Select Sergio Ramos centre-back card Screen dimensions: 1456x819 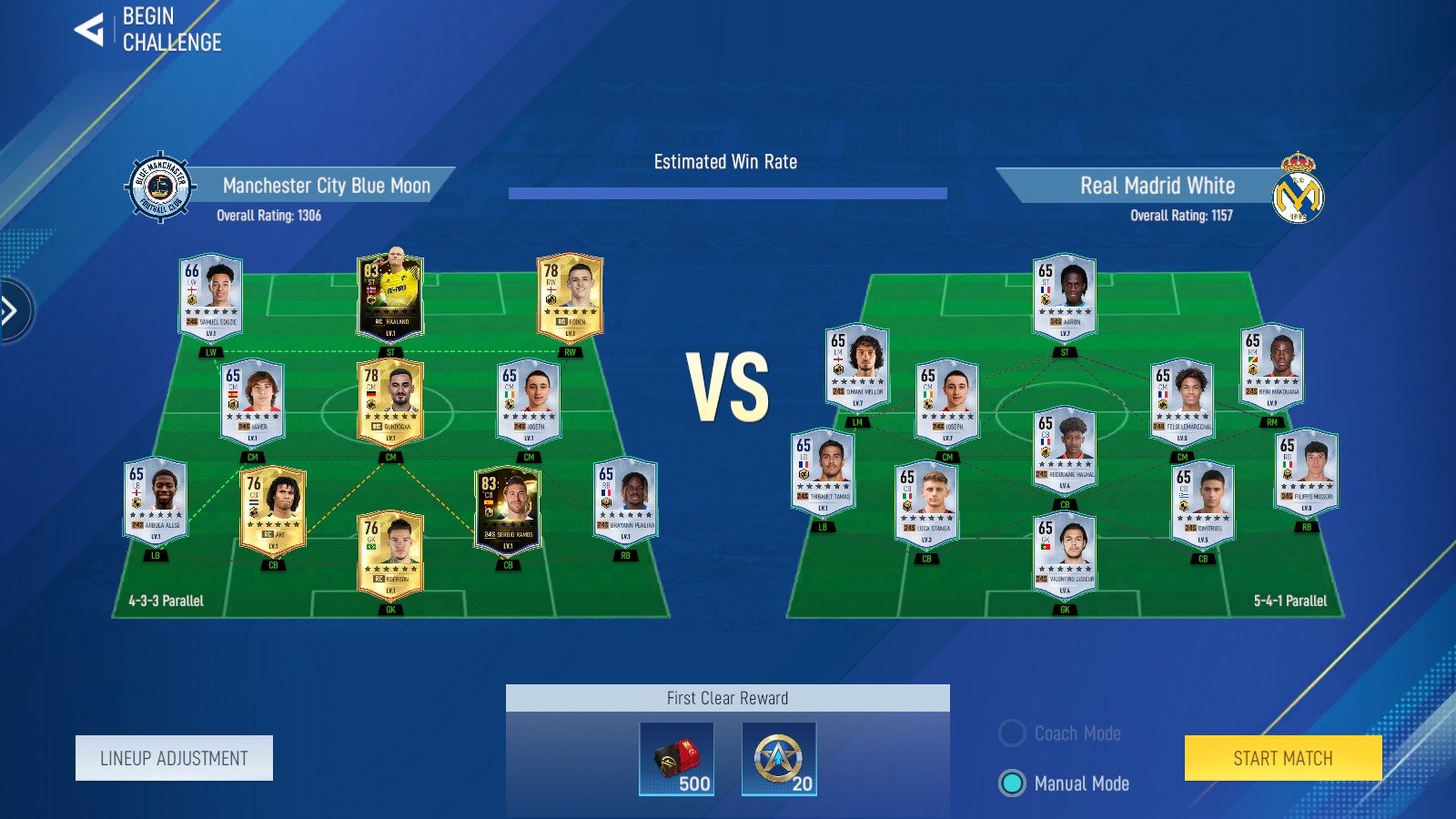click(x=508, y=509)
